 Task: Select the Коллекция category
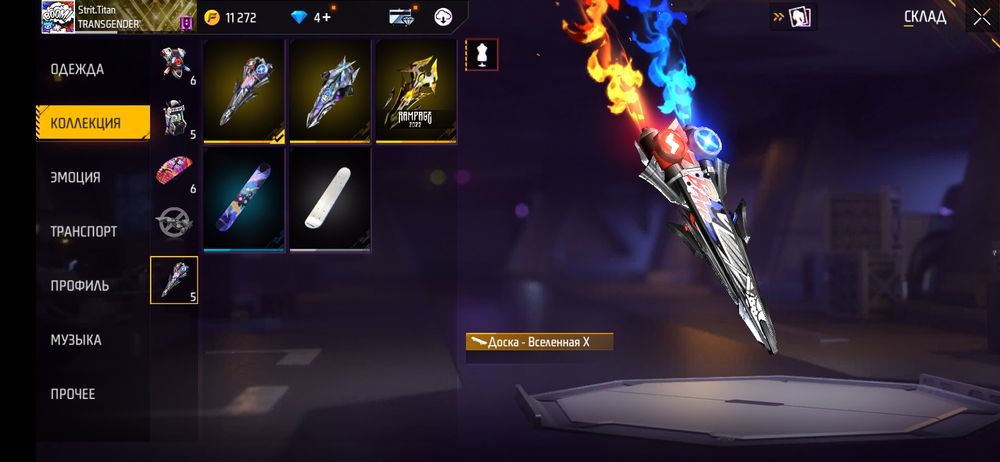[x=86, y=123]
